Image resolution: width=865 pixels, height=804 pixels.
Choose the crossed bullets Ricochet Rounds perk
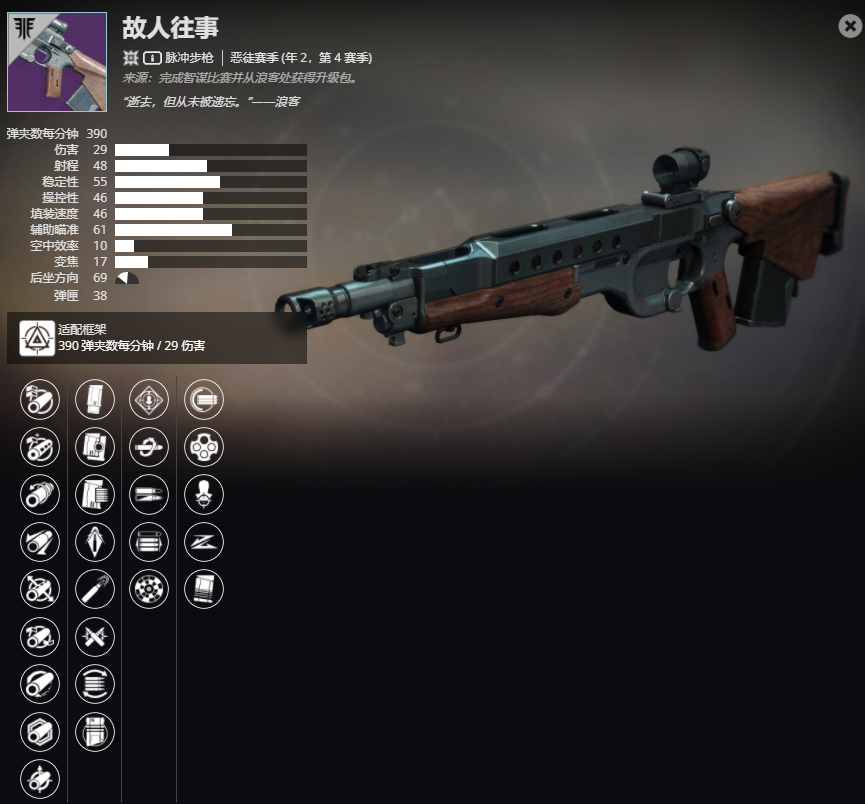pos(95,636)
